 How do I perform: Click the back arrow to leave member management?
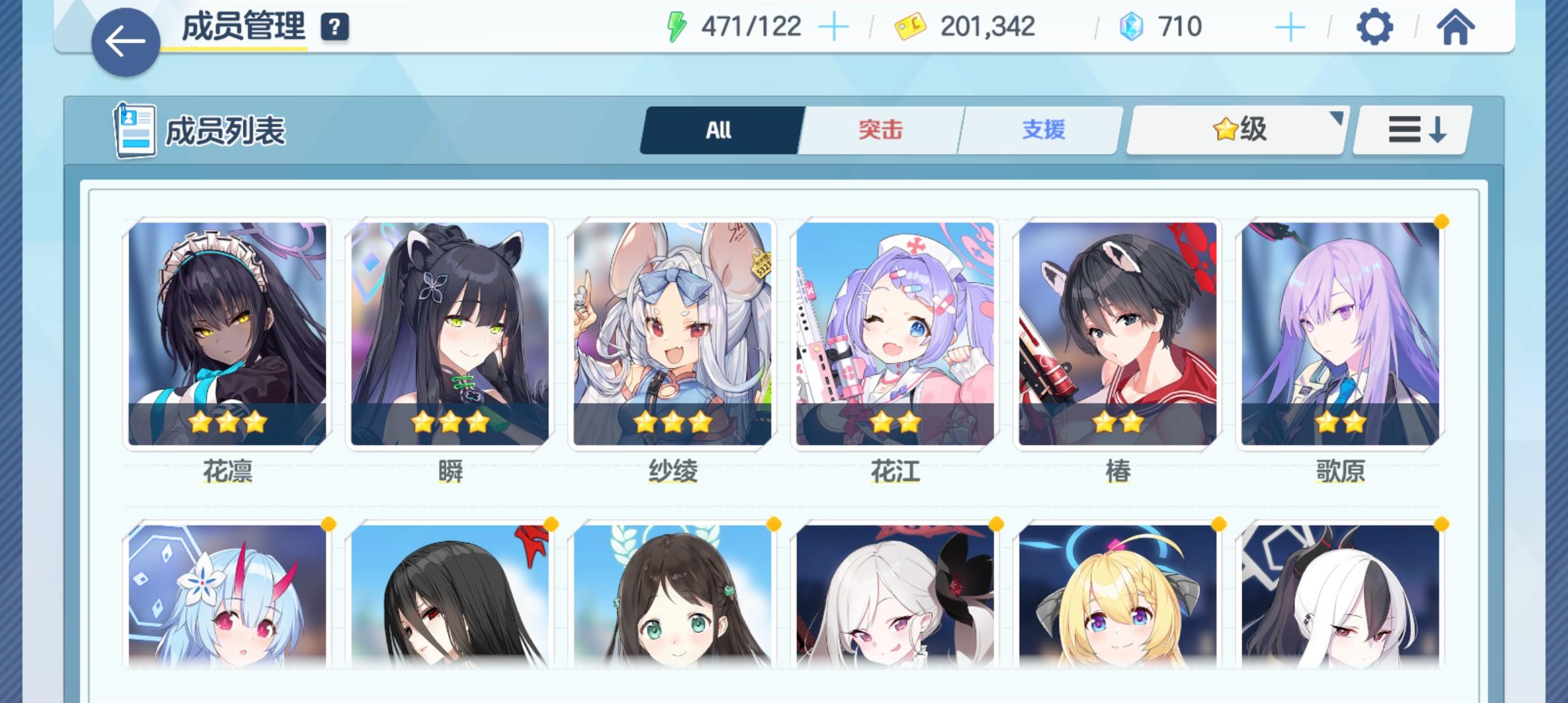coord(124,40)
